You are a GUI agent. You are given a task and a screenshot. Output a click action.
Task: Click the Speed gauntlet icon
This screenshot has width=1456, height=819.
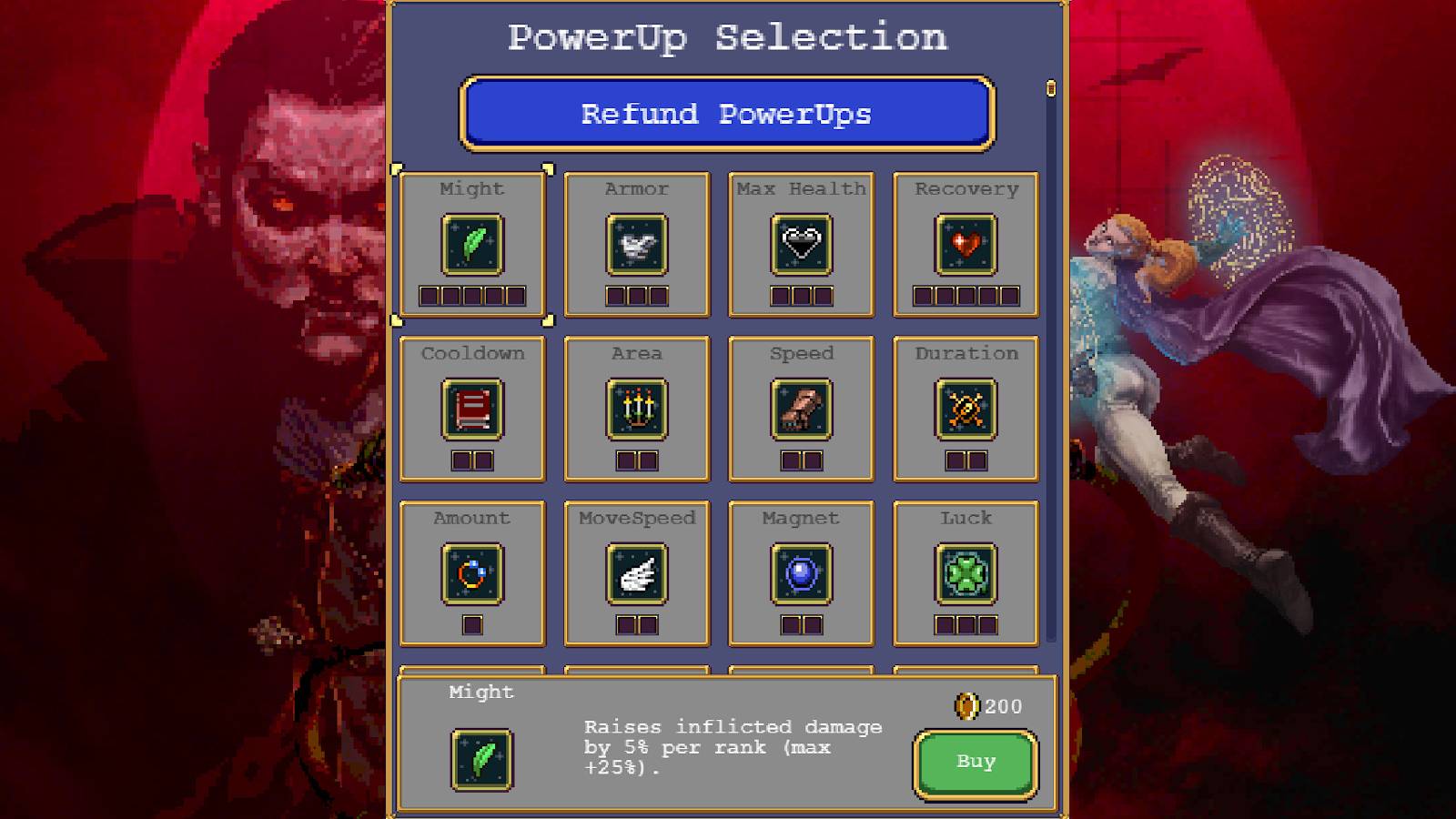coord(801,409)
